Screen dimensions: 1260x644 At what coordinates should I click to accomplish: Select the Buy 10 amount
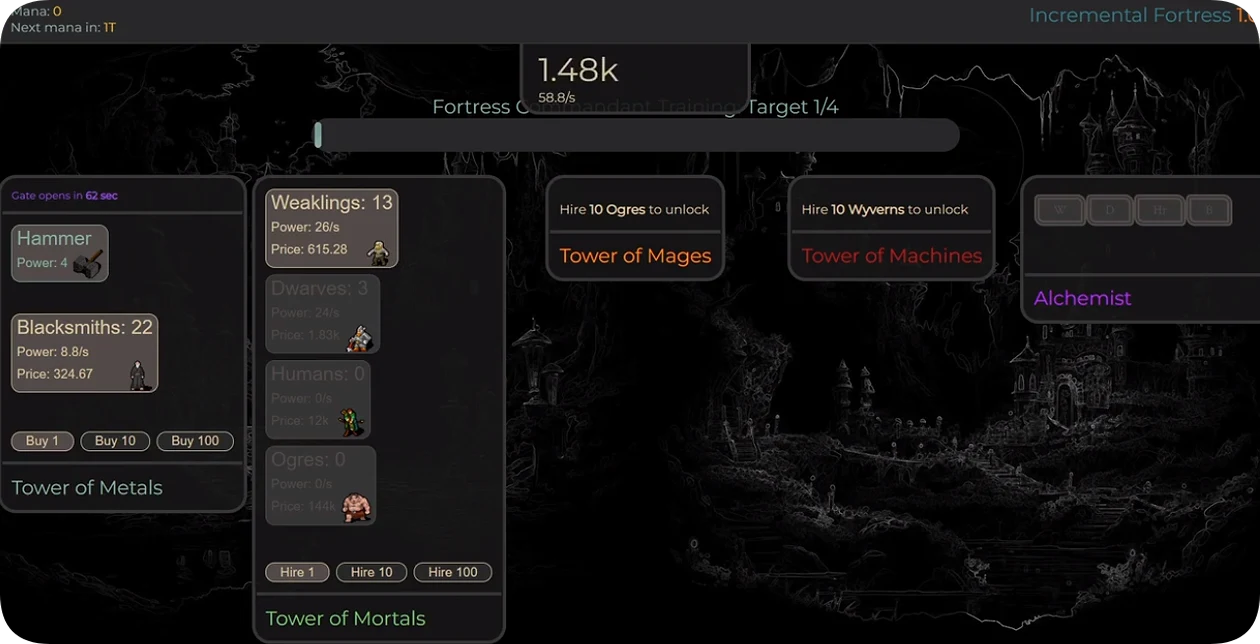coord(115,441)
